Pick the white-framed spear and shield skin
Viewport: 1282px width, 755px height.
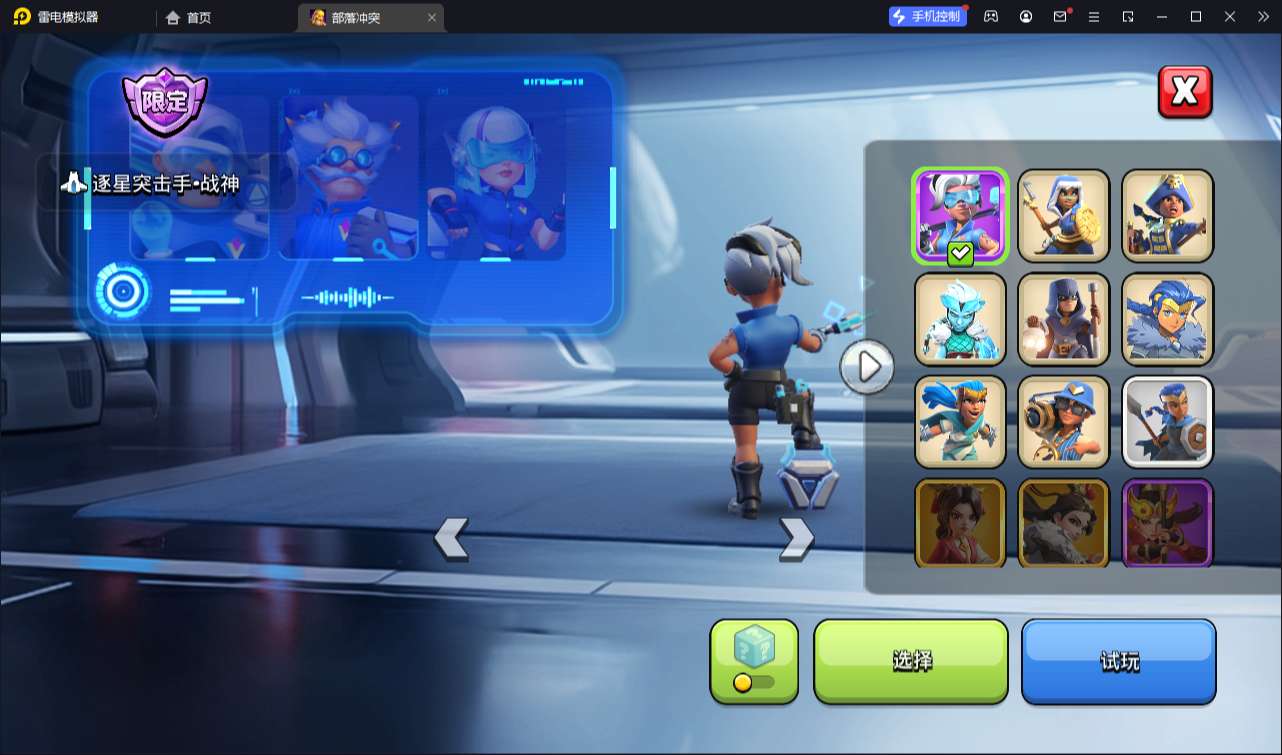(1167, 422)
